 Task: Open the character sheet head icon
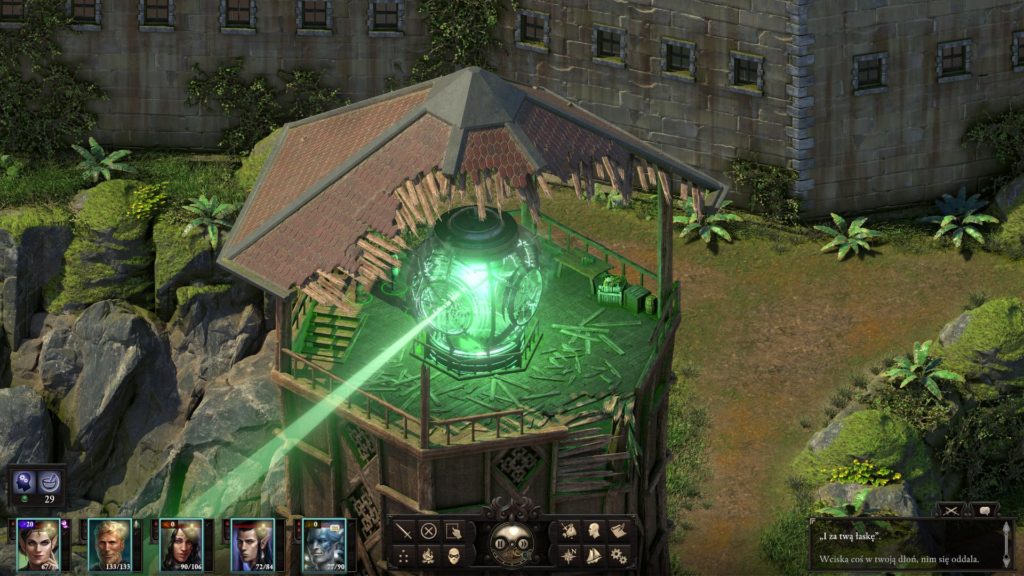point(594,531)
